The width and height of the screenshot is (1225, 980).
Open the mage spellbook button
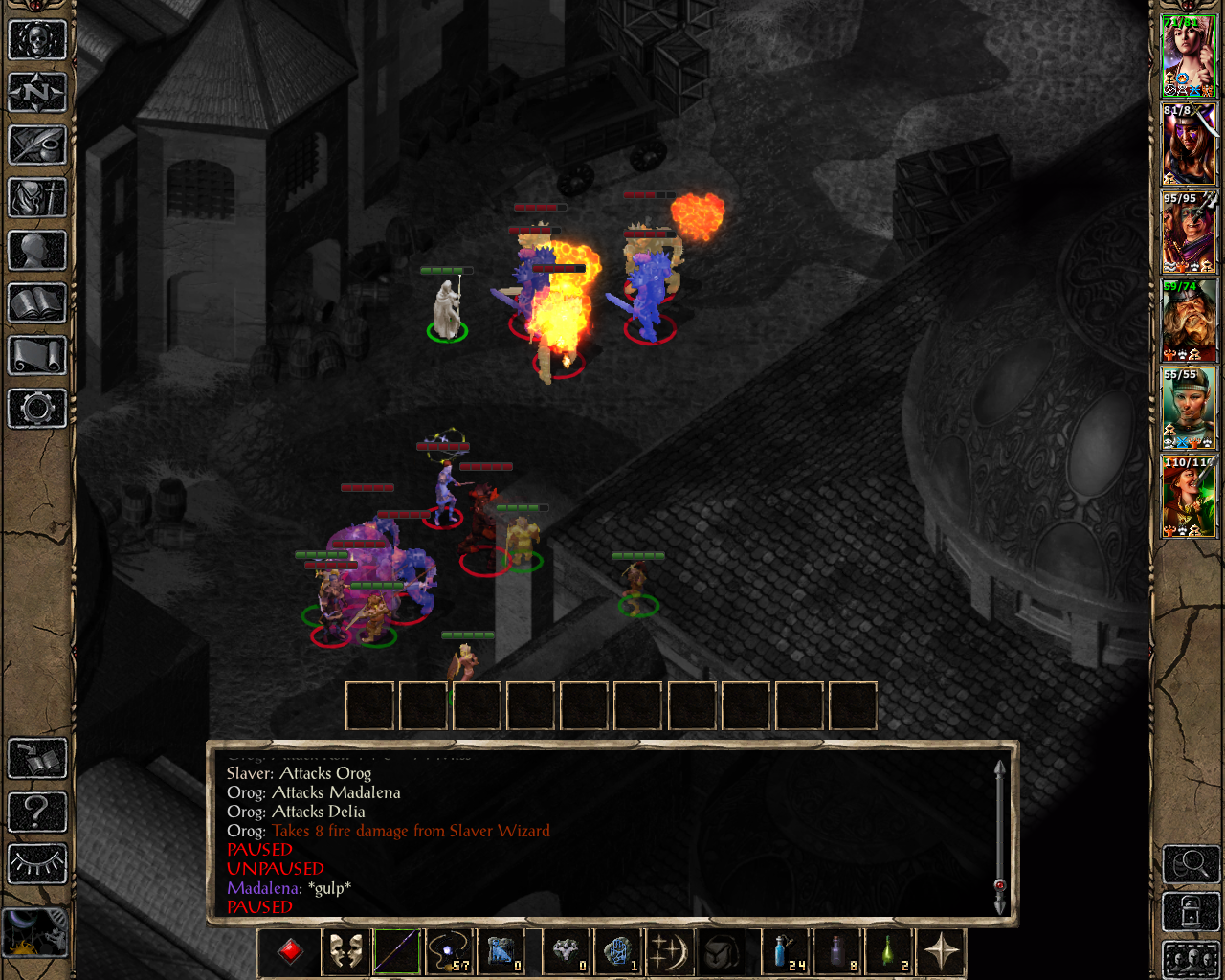pos(37,303)
